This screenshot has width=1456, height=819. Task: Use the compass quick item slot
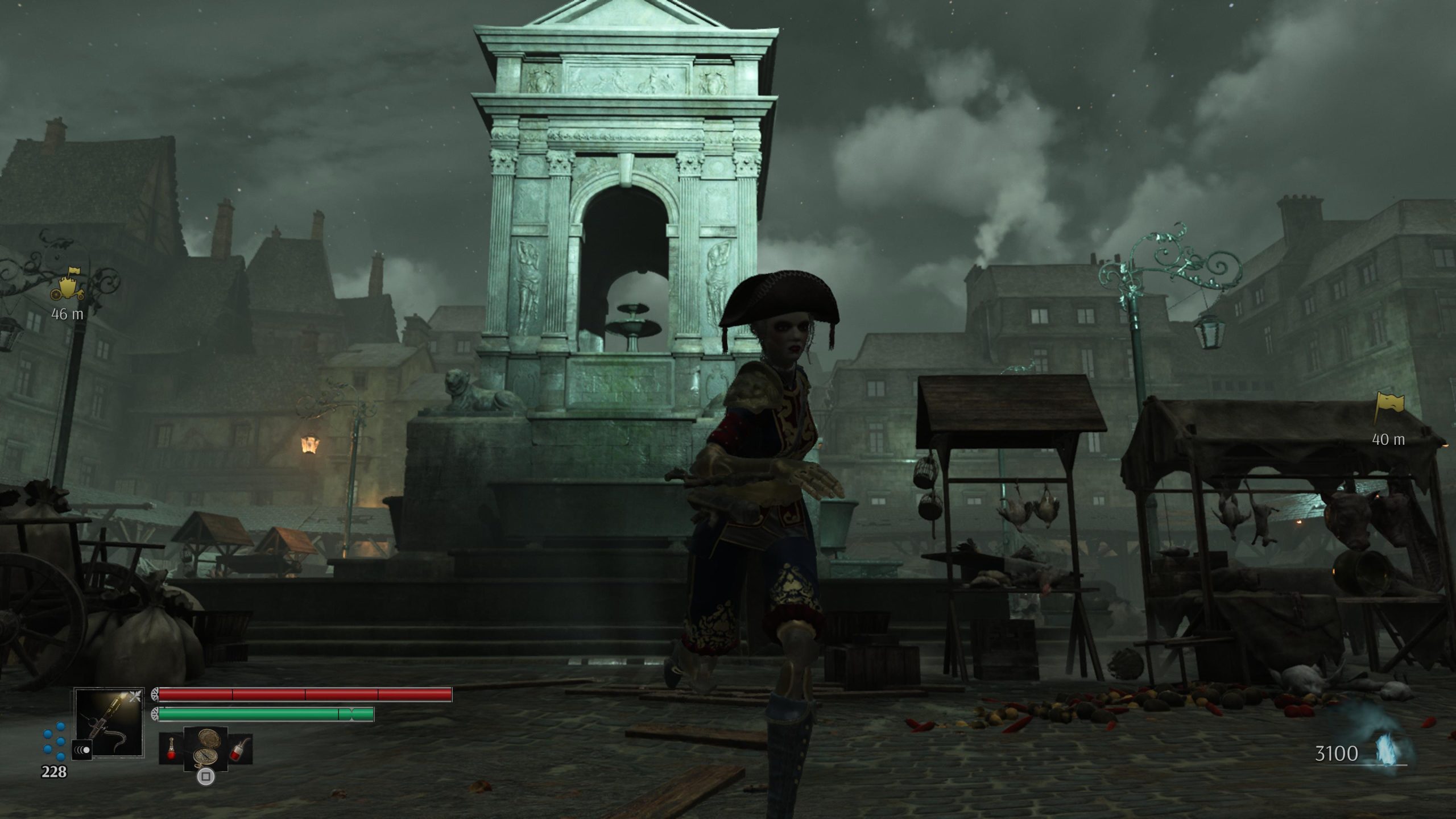pos(205,747)
